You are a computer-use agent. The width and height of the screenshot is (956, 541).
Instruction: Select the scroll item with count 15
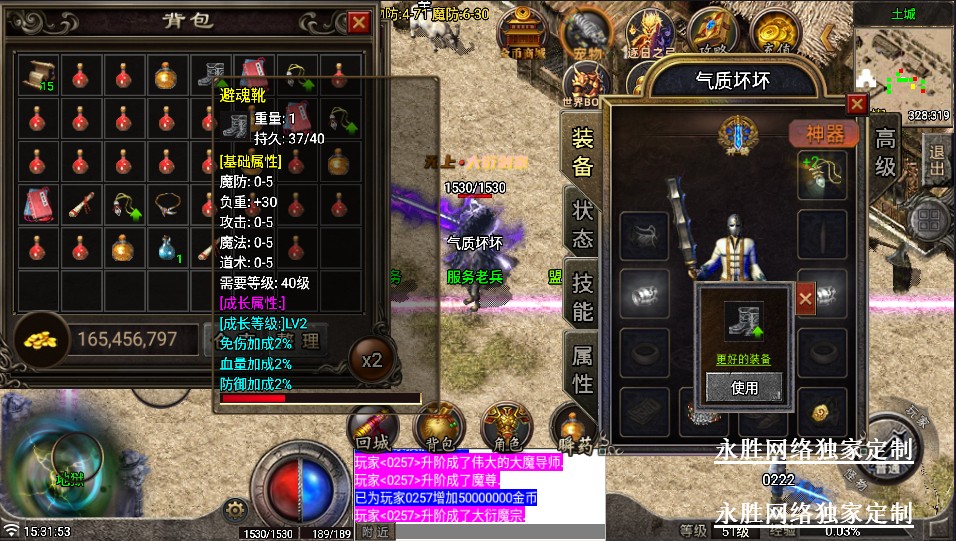[x=39, y=74]
